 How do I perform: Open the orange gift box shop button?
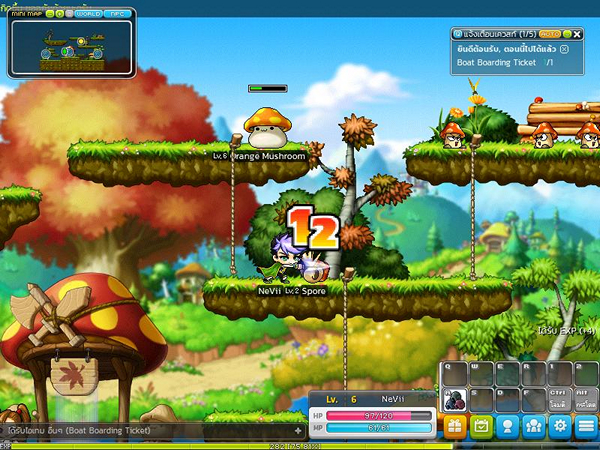click(x=455, y=427)
